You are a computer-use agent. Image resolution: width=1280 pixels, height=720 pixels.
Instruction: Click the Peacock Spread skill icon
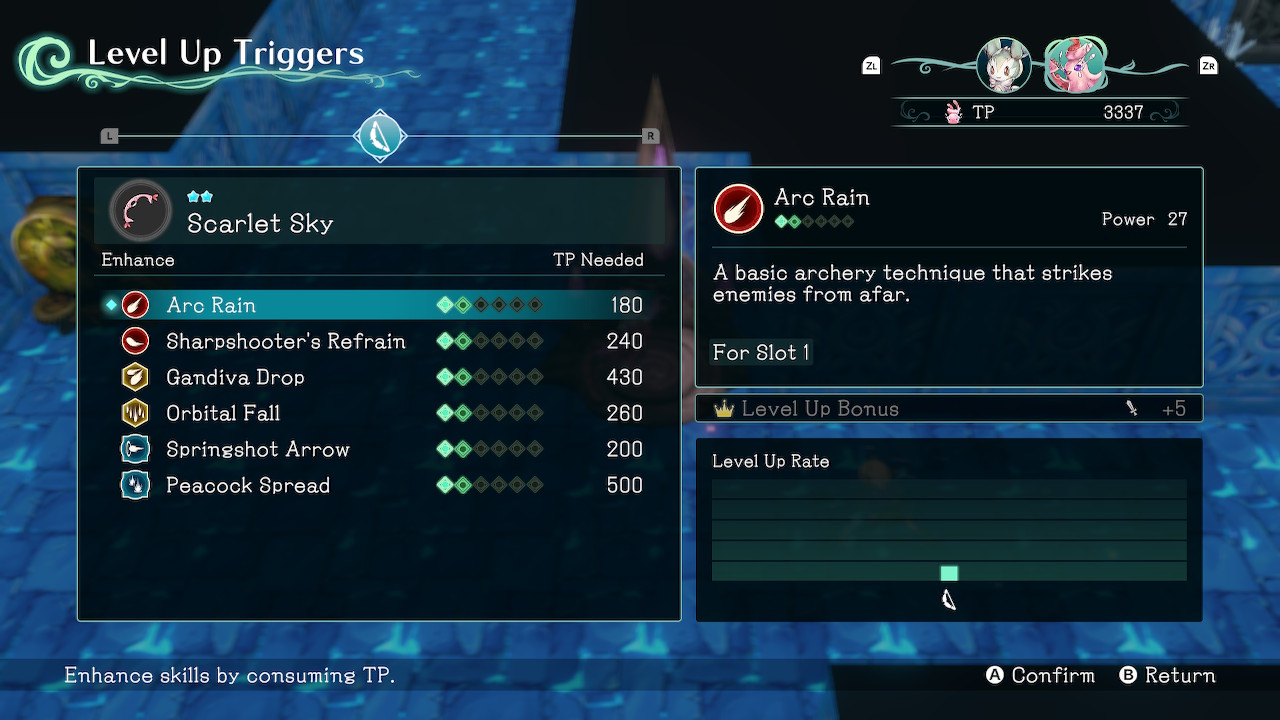135,485
